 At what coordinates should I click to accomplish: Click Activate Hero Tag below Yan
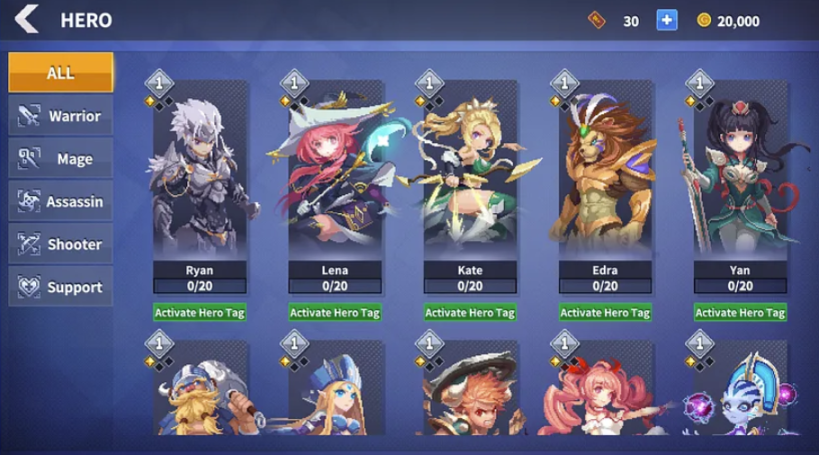tap(740, 313)
